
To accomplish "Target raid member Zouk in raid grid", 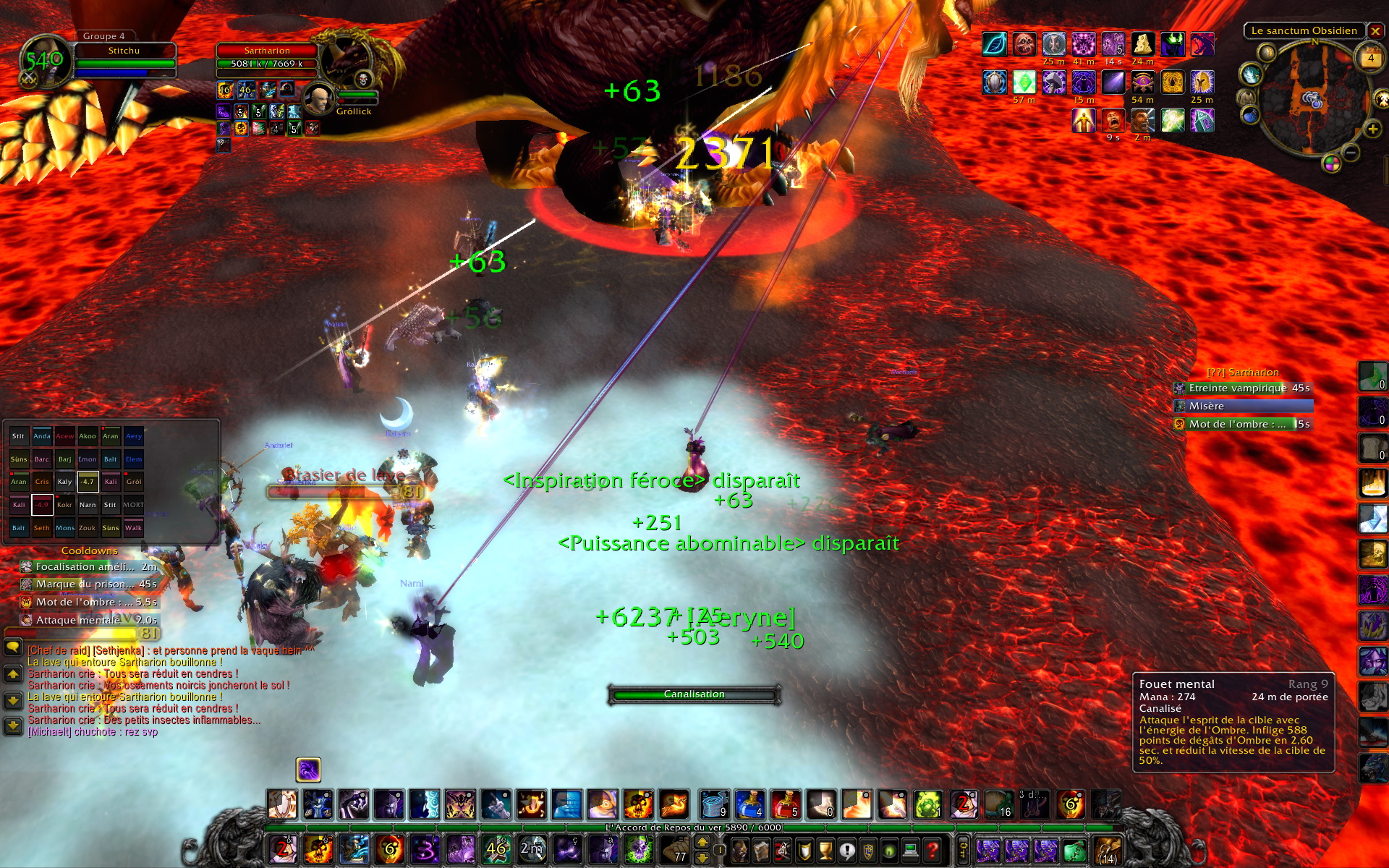I will (x=88, y=528).
